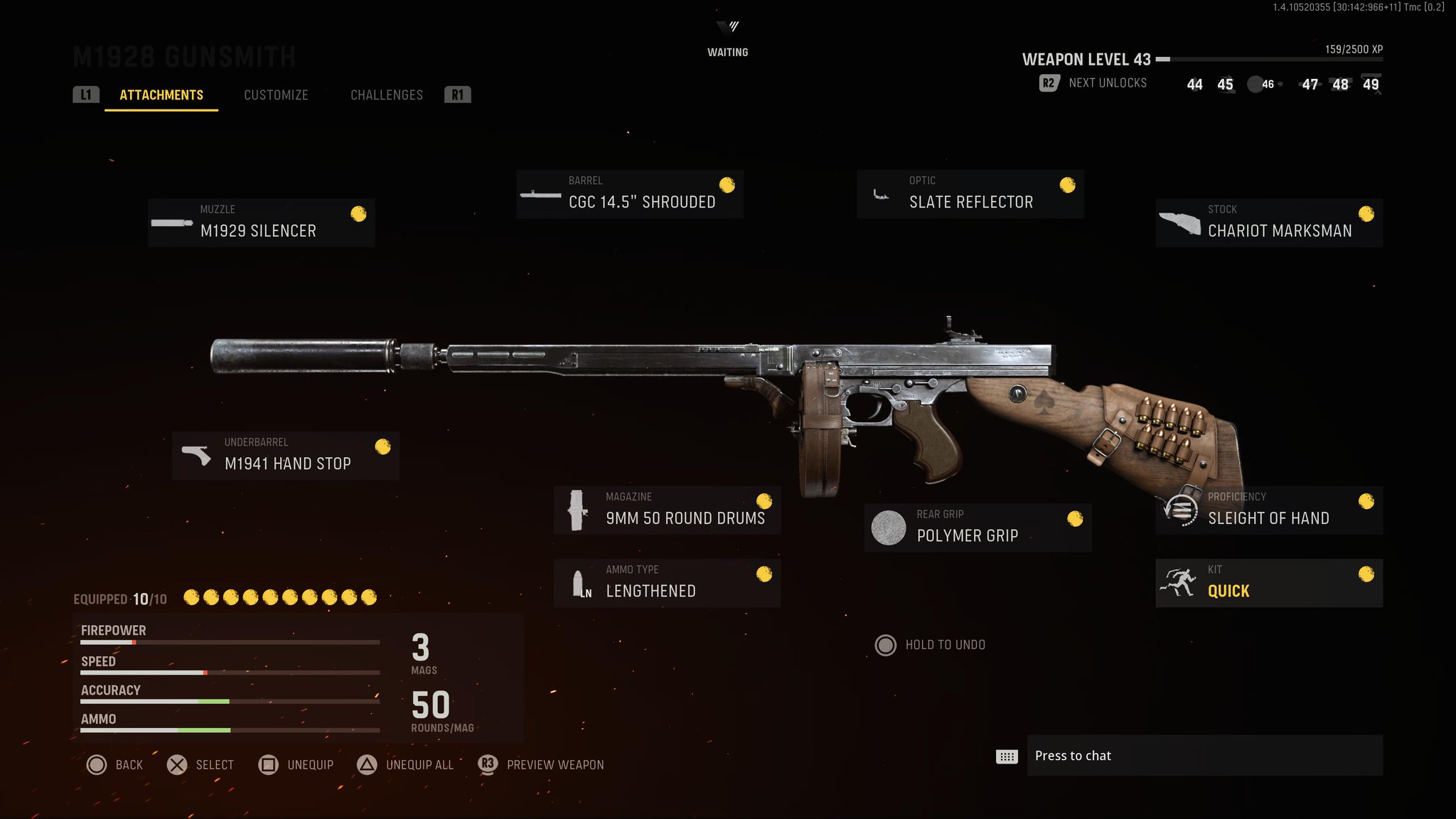Choose Unequip All attachments
The height and width of the screenshot is (819, 1456).
click(x=405, y=765)
